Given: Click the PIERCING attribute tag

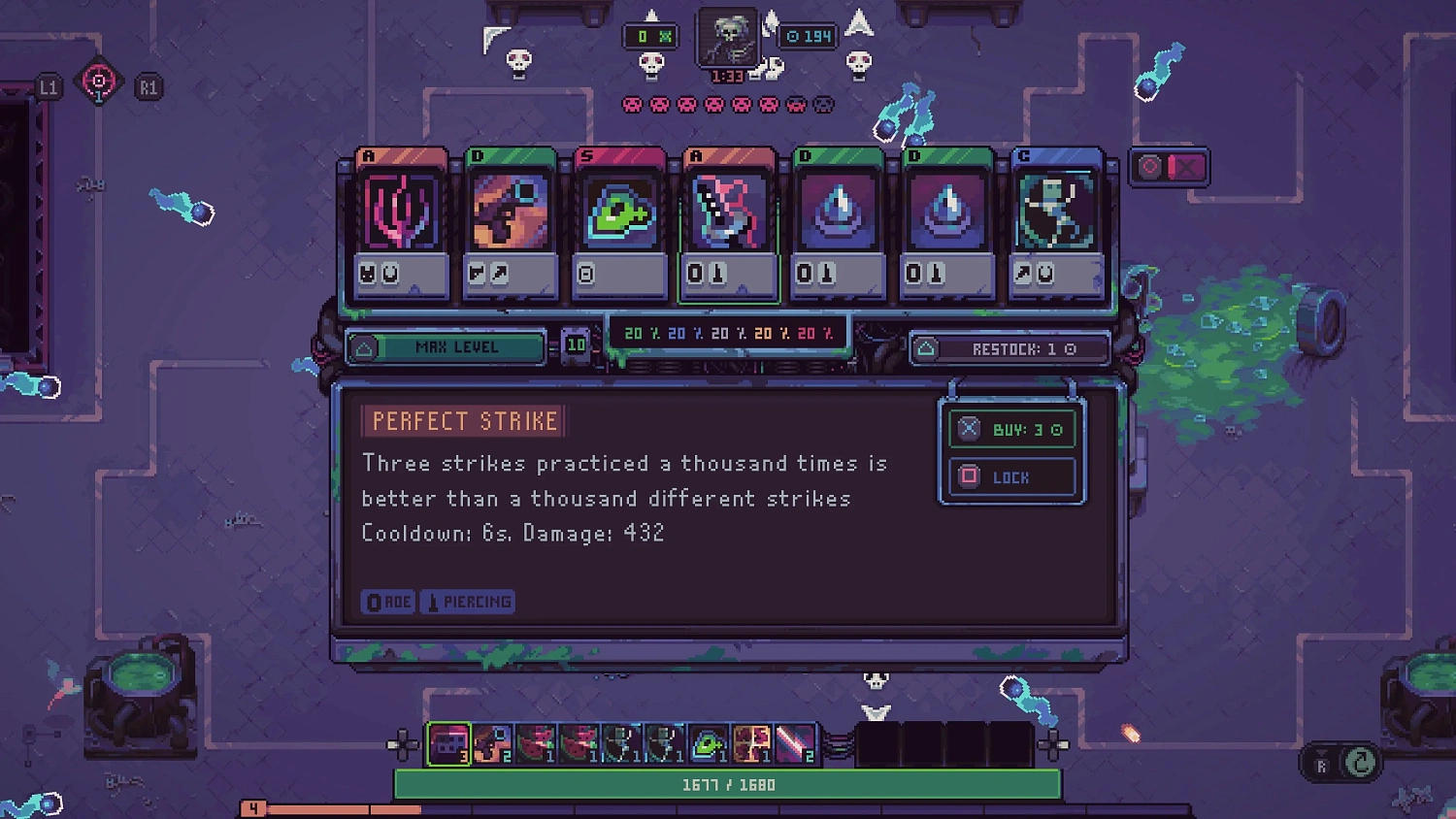Looking at the screenshot, I should click(x=467, y=601).
